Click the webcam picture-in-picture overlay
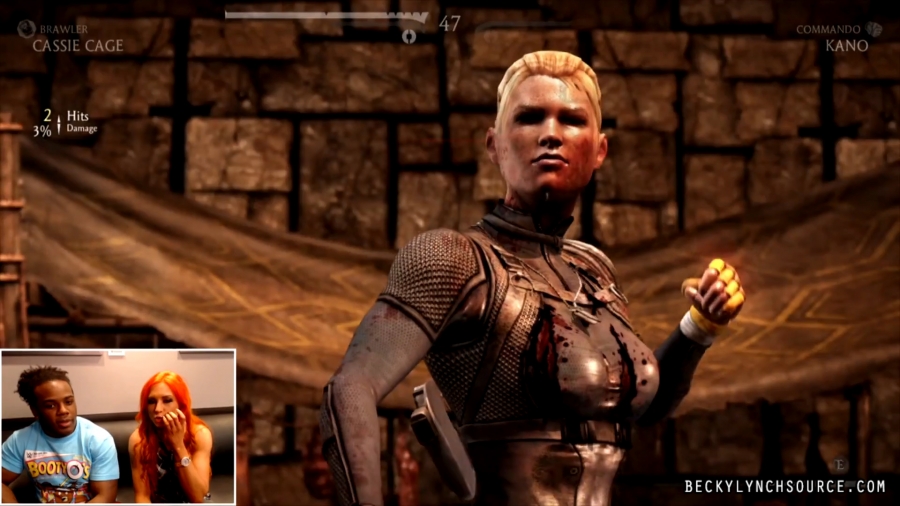 coord(118,427)
